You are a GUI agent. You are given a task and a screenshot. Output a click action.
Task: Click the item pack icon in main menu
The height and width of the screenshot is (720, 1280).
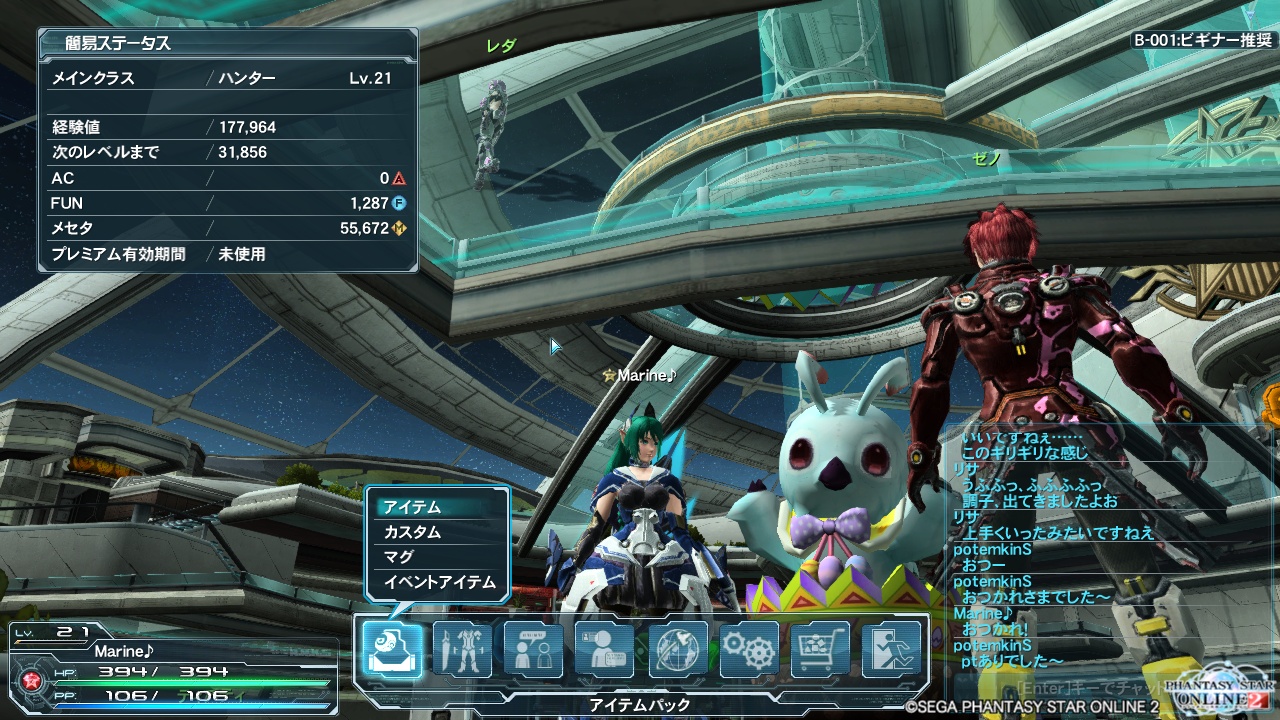tap(391, 649)
